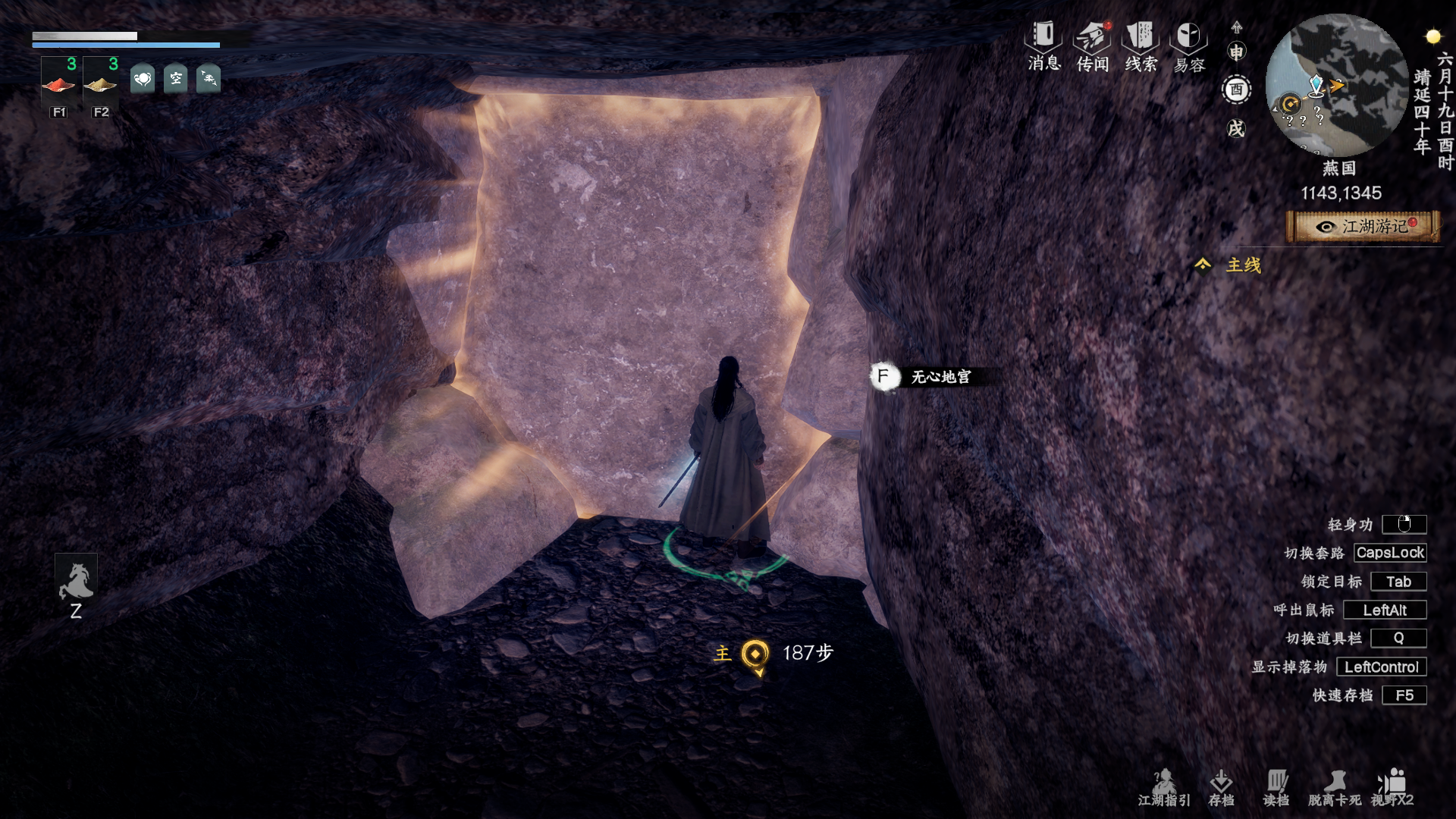Open the 传闻 rumors panel

pos(1093,45)
